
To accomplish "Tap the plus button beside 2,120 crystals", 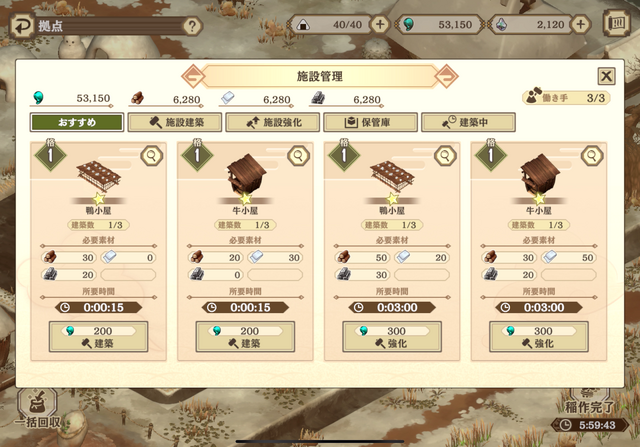I will click(610, 25).
